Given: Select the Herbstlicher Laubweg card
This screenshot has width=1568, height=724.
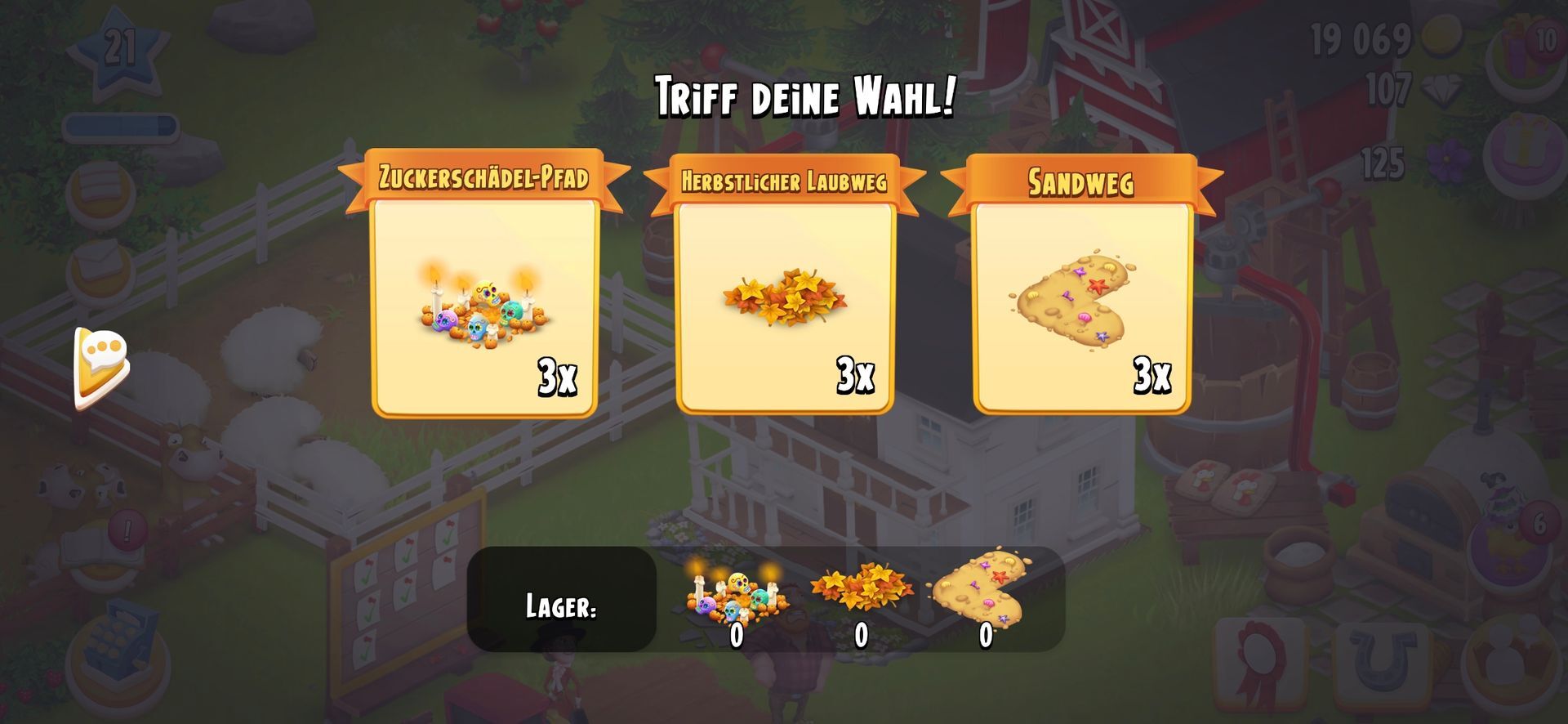Looking at the screenshot, I should [784, 306].
